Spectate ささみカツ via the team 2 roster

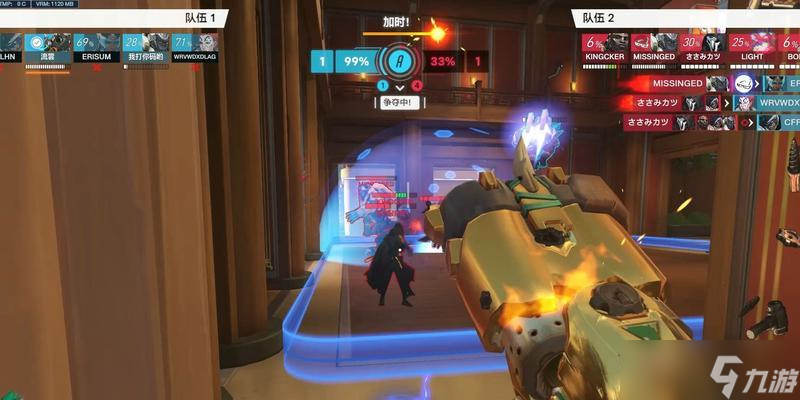tap(703, 47)
